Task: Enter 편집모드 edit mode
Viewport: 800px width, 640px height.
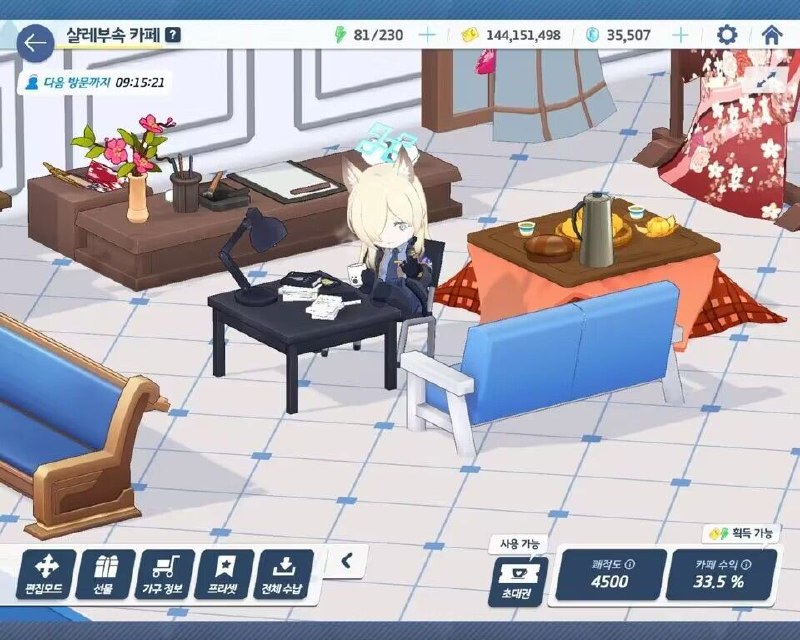Action: tap(43, 576)
